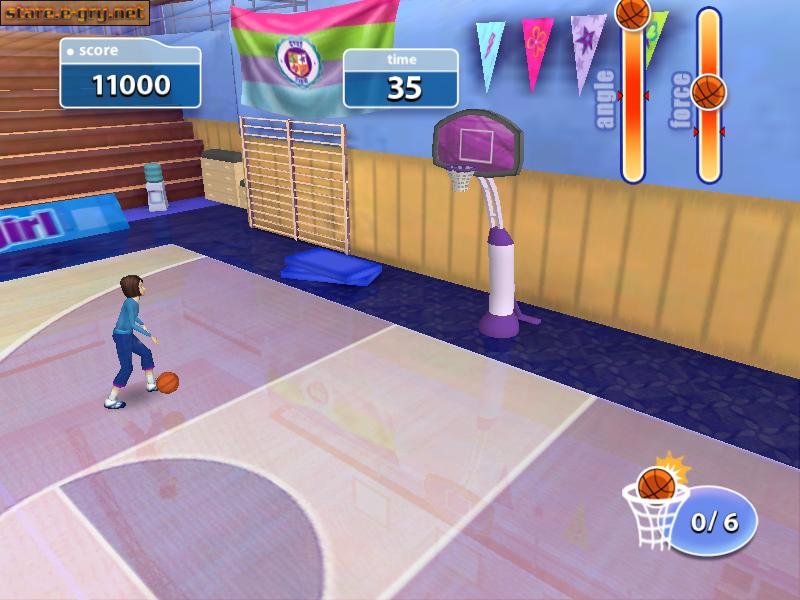
Task: Click the basketball handle on the angle slider
Action: tap(632, 13)
